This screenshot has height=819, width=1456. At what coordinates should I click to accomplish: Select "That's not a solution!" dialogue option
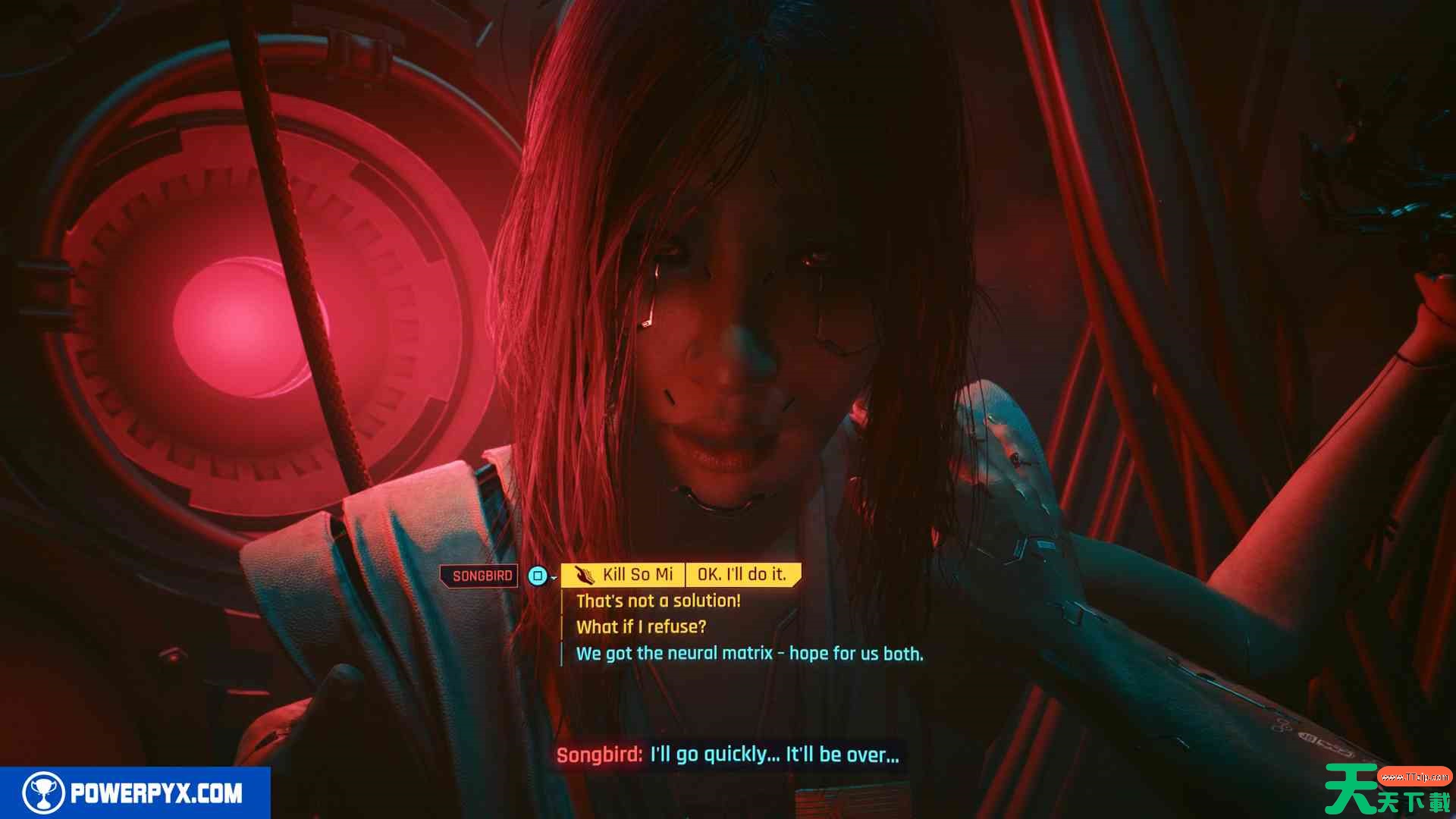click(x=658, y=601)
